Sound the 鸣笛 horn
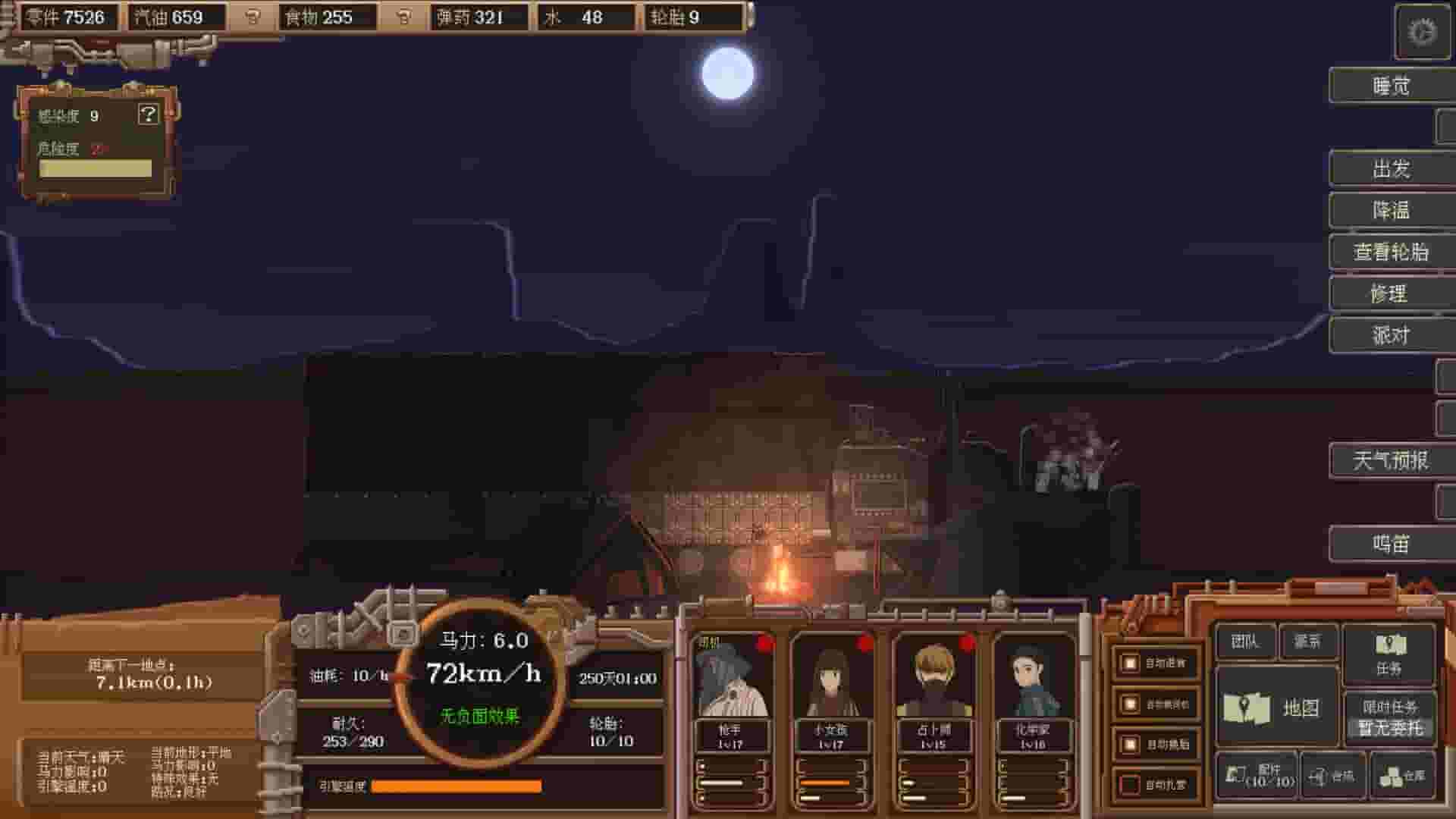Image resolution: width=1456 pixels, height=819 pixels. (1391, 543)
